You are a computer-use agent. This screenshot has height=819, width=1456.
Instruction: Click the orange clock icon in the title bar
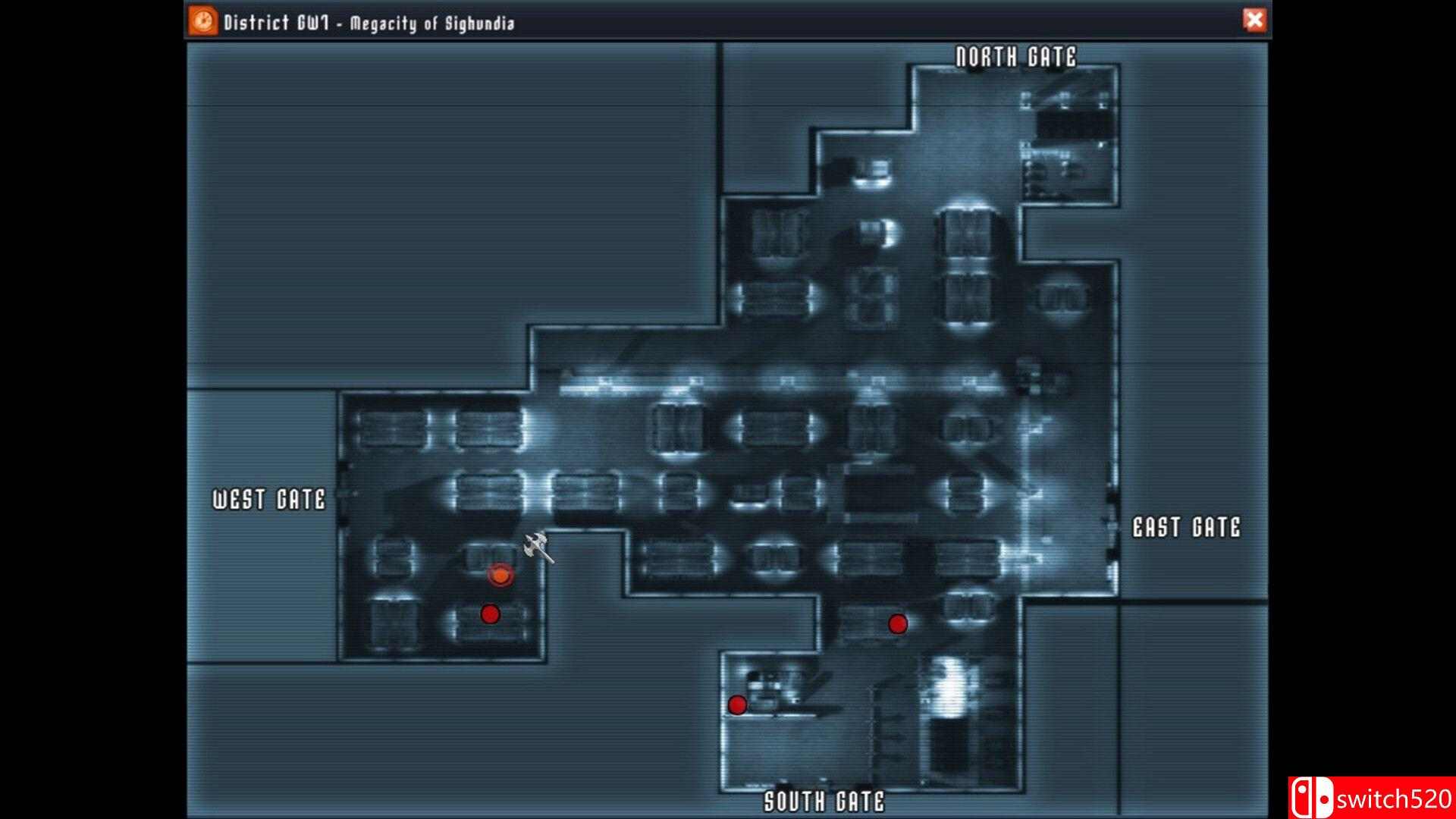pyautogui.click(x=202, y=21)
